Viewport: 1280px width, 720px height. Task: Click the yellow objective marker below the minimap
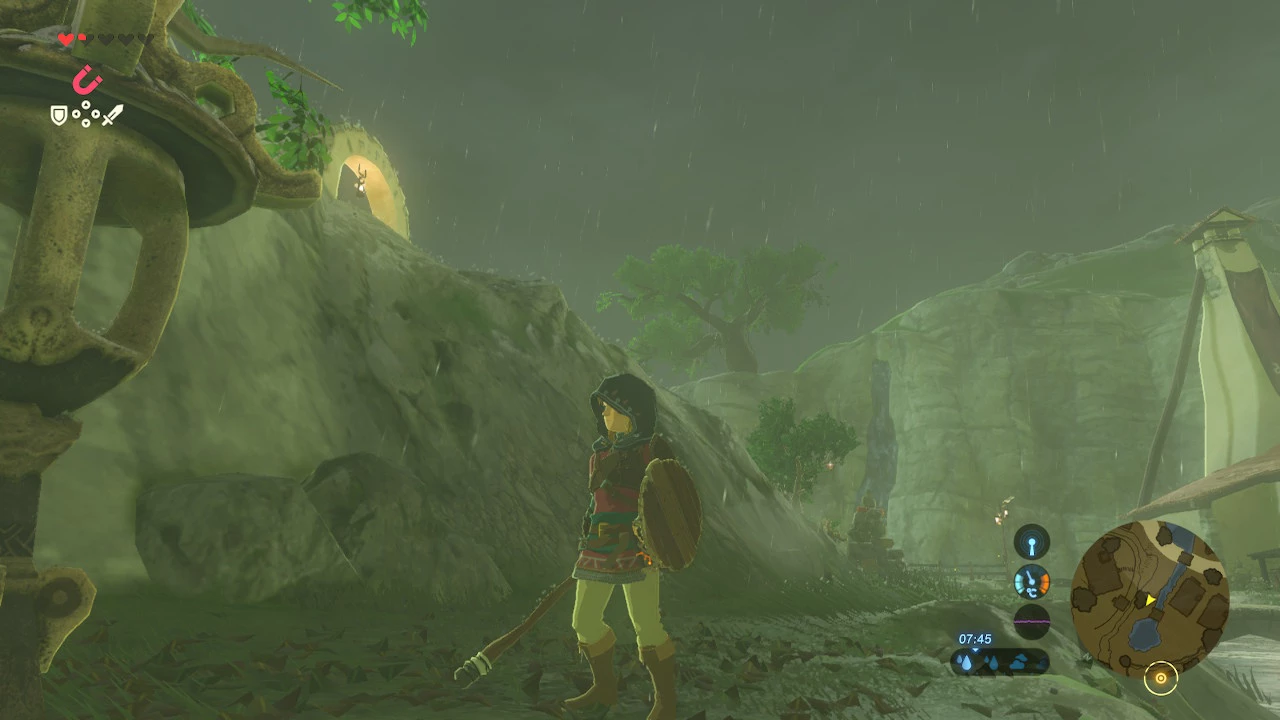coord(1161,679)
